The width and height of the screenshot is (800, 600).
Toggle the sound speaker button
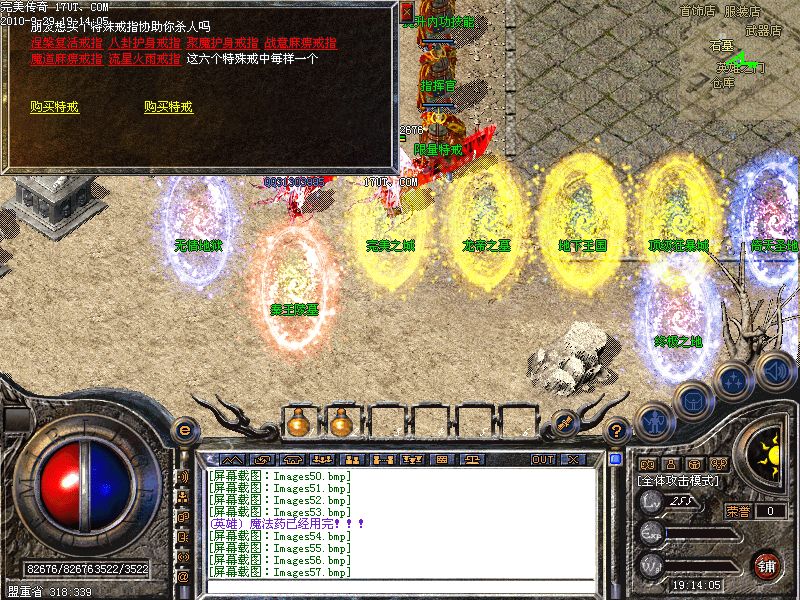point(773,369)
